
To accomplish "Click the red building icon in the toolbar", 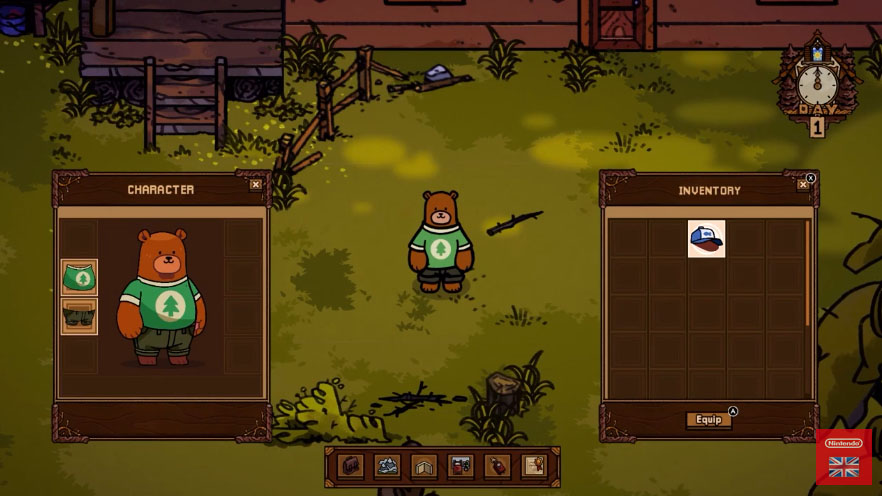I will (460, 466).
